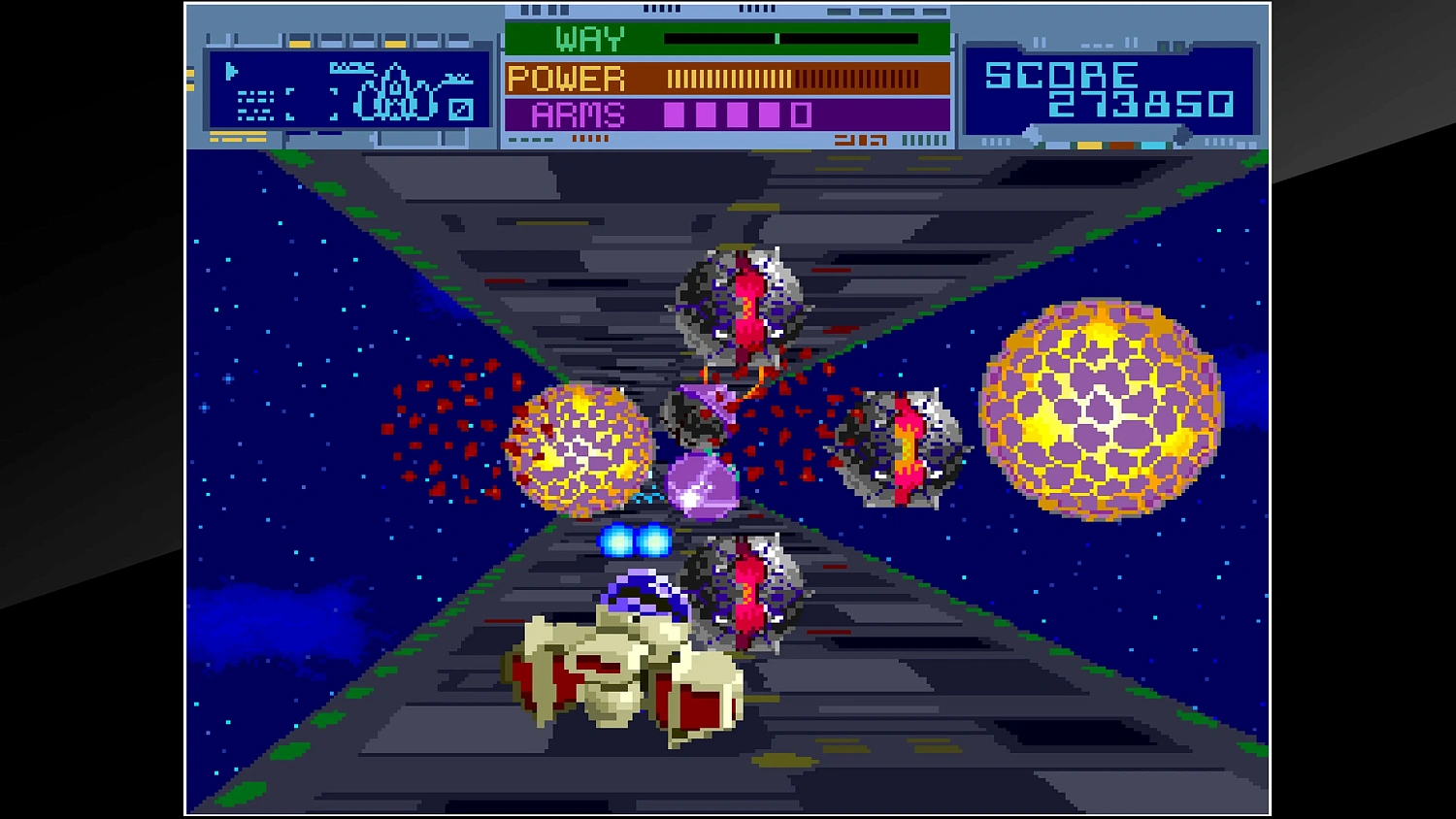This screenshot has height=819, width=1456.
Task: Select the saucer enemy with red core mid-right
Action: 905,446
